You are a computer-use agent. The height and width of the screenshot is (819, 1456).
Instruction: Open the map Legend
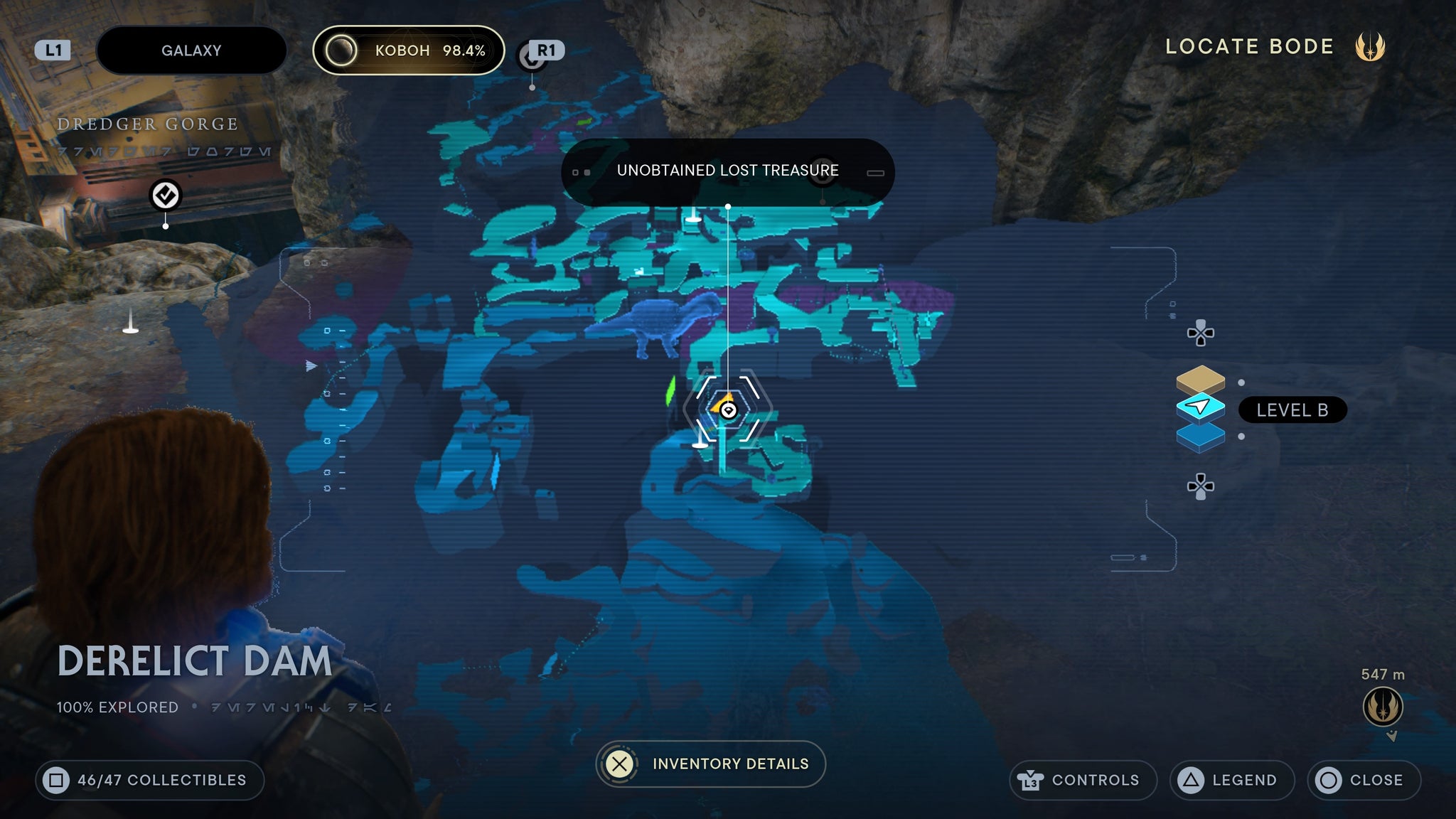pyautogui.click(x=1231, y=780)
